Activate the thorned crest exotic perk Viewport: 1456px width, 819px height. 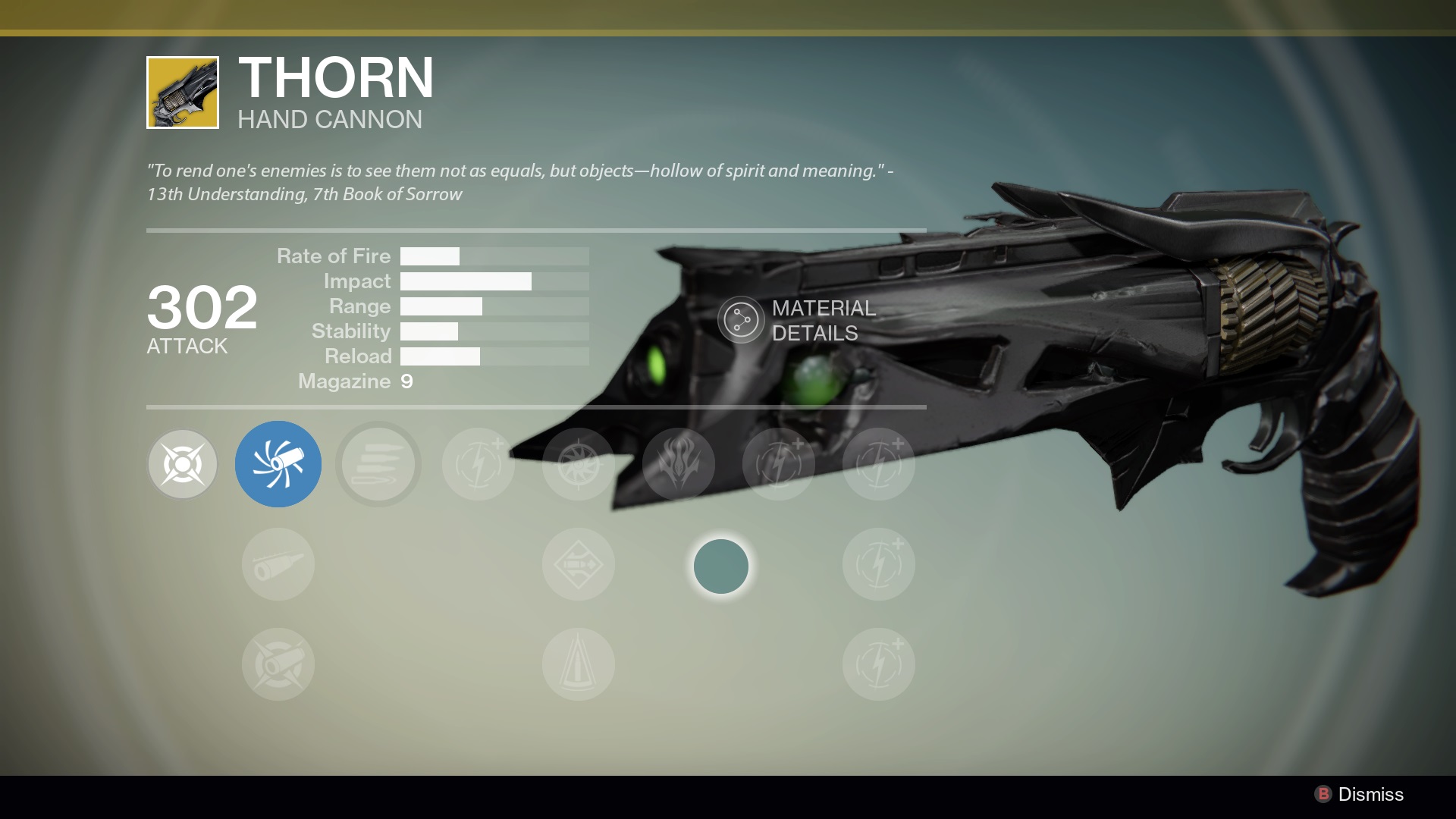click(679, 464)
